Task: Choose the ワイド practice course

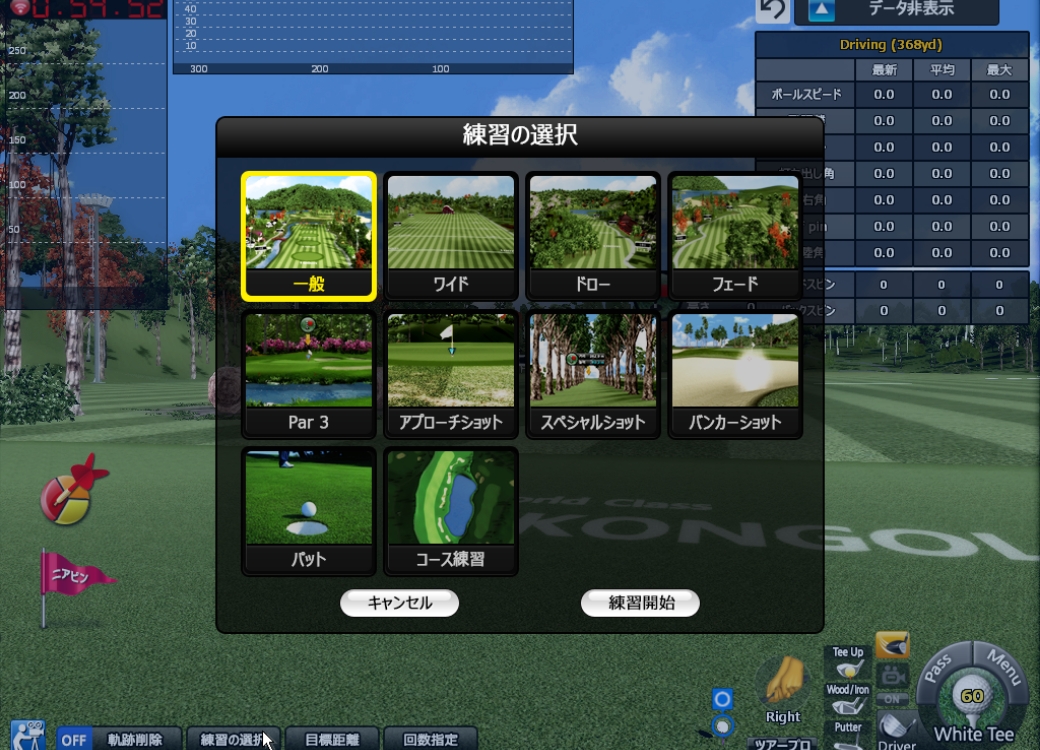Action: click(451, 237)
